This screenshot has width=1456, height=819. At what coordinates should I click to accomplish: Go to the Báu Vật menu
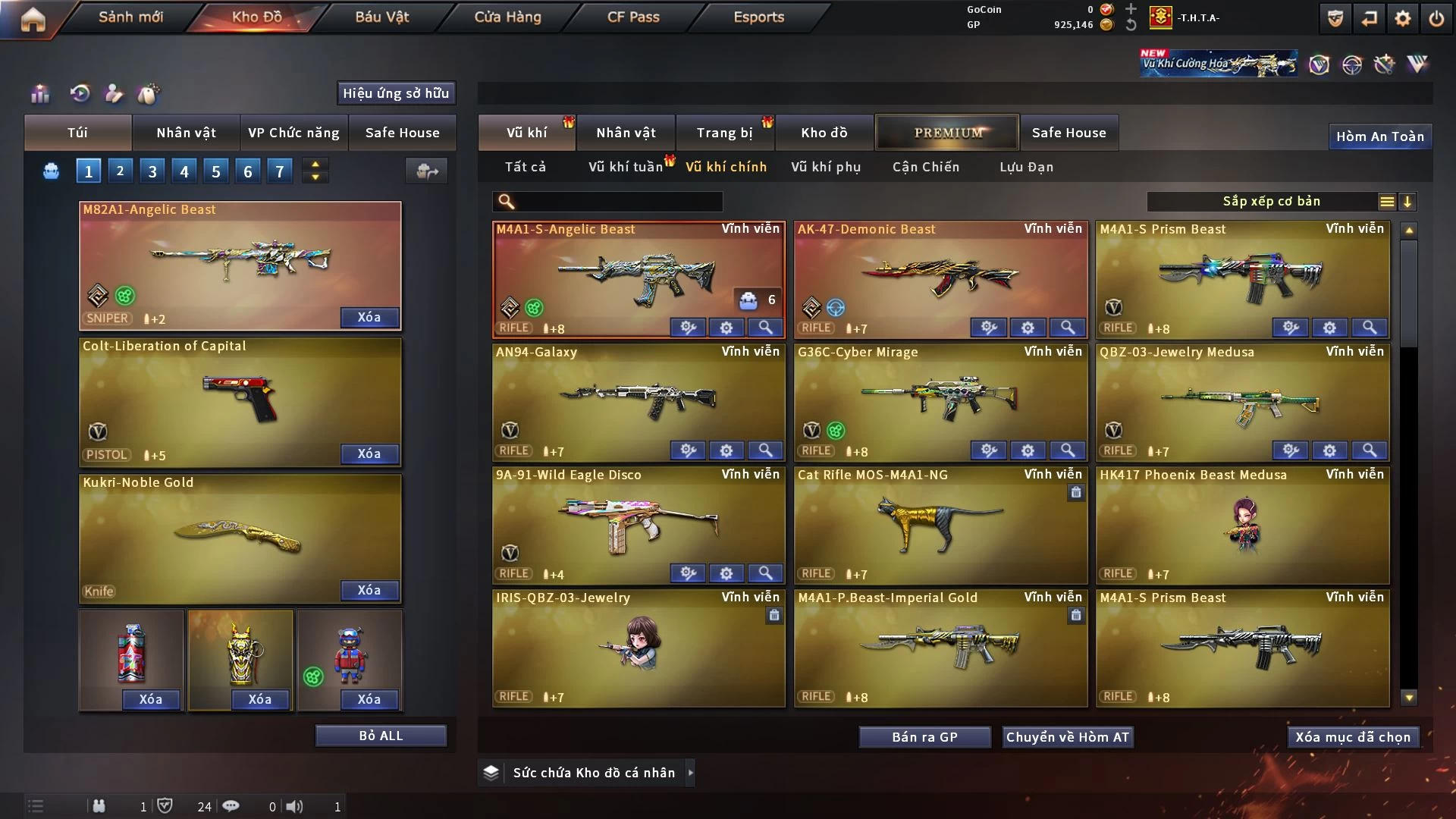[x=381, y=17]
